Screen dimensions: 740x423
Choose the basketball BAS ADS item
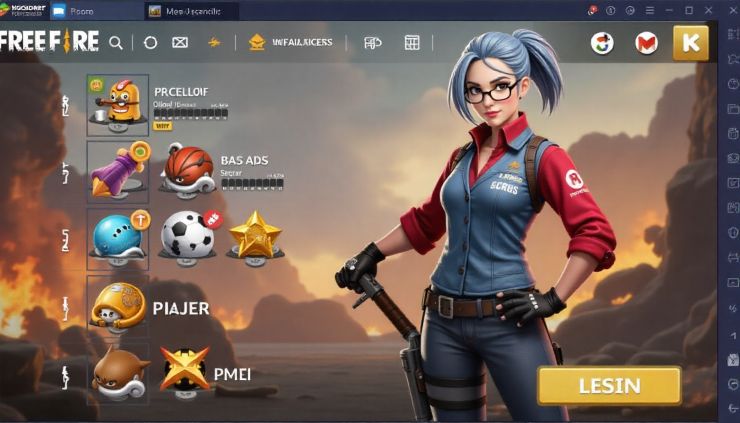pyautogui.click(x=189, y=170)
